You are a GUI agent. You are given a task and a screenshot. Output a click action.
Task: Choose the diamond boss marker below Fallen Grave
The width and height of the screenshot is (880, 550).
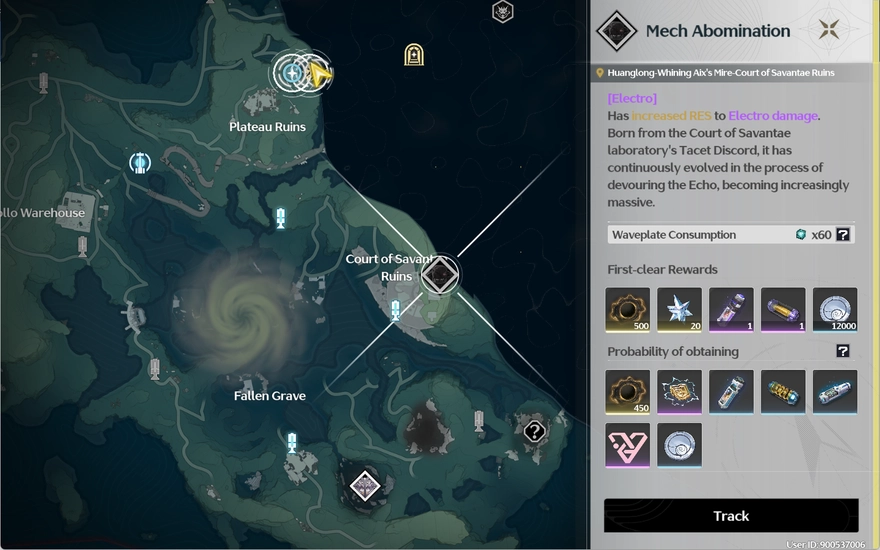[x=364, y=486]
